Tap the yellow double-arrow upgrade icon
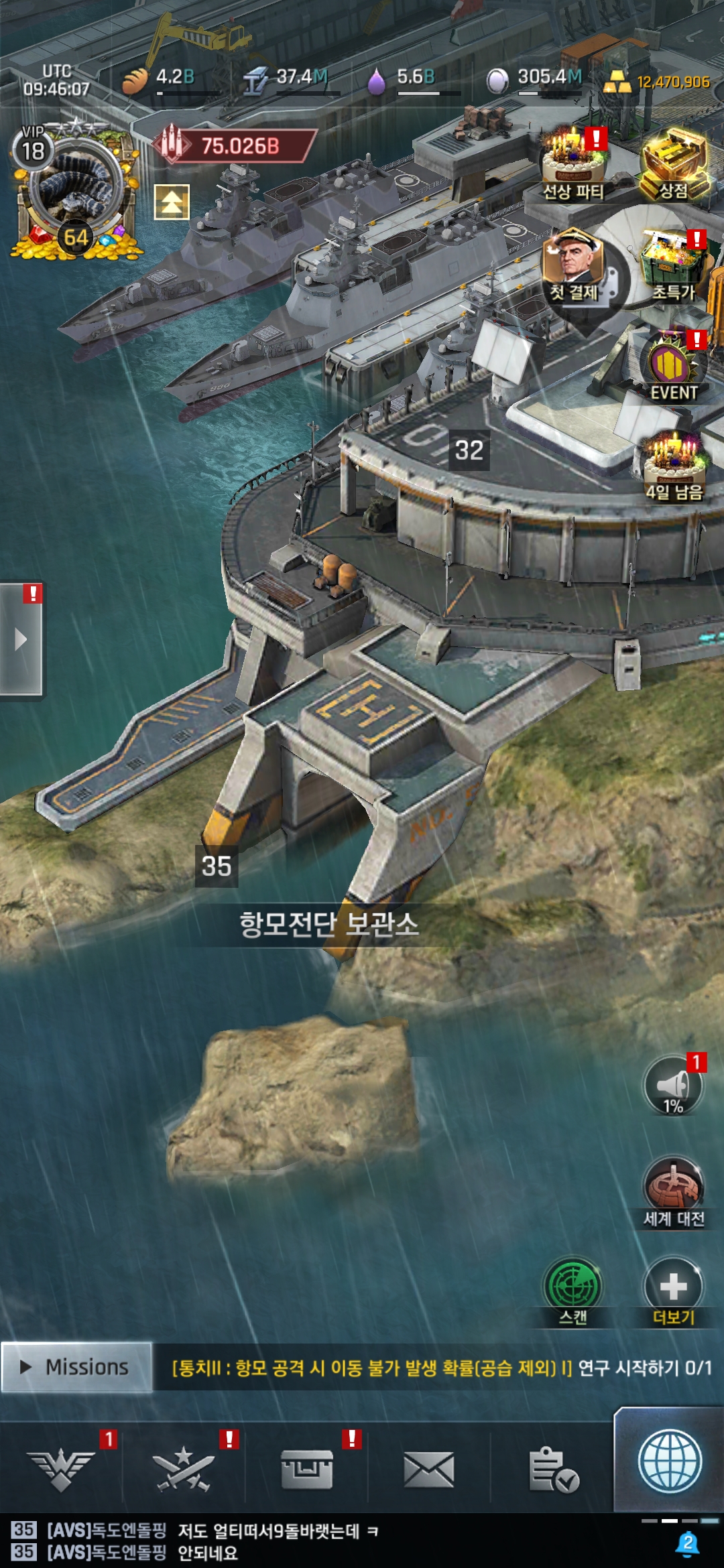The image size is (724, 1568). coord(172,202)
